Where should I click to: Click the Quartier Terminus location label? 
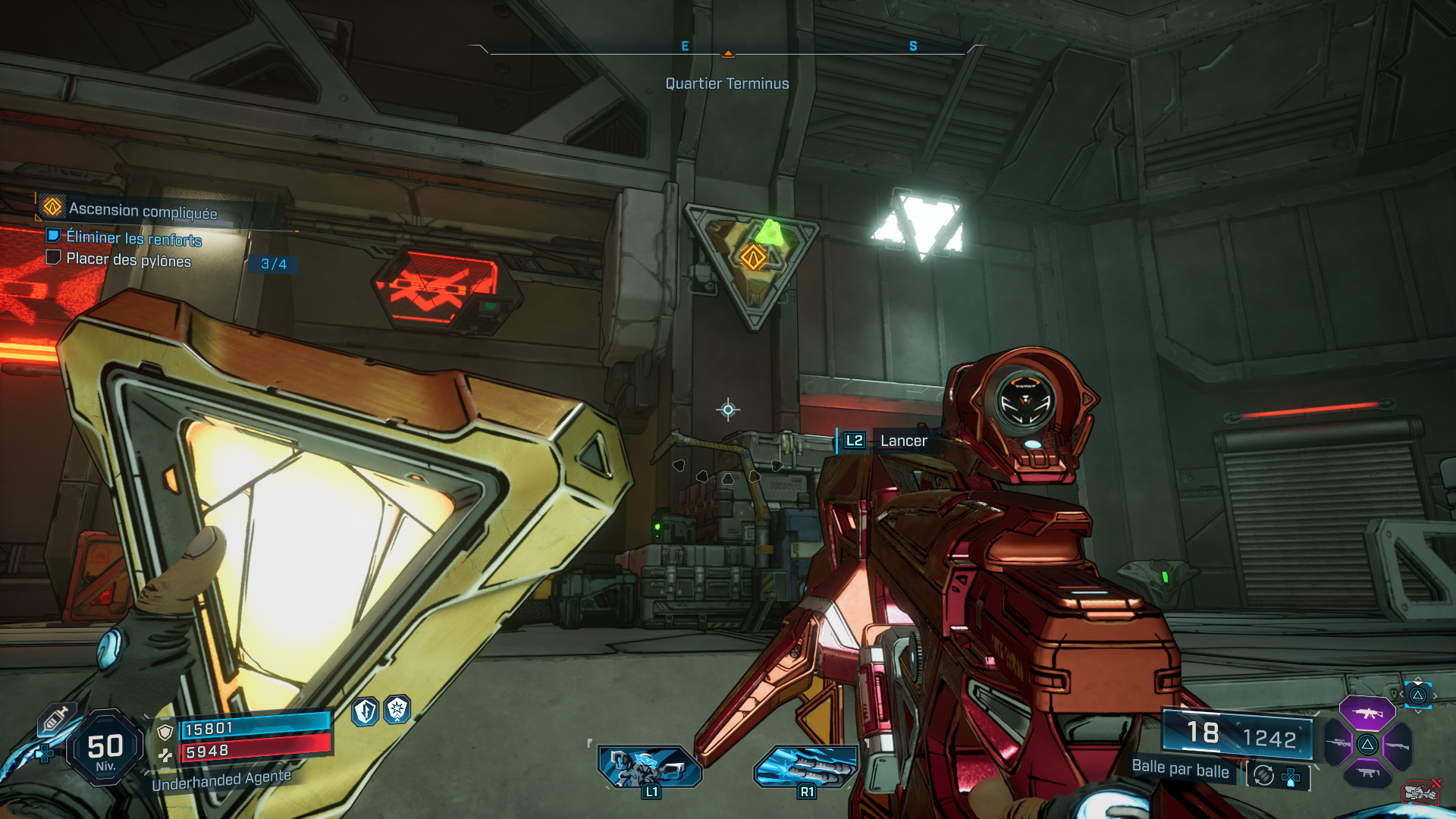coord(726,83)
